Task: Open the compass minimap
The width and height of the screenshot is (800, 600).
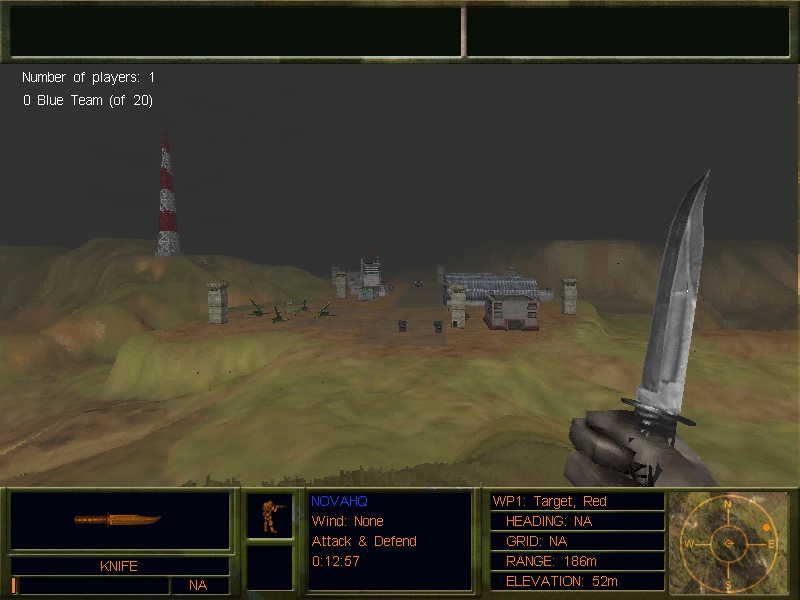Action: [x=729, y=542]
